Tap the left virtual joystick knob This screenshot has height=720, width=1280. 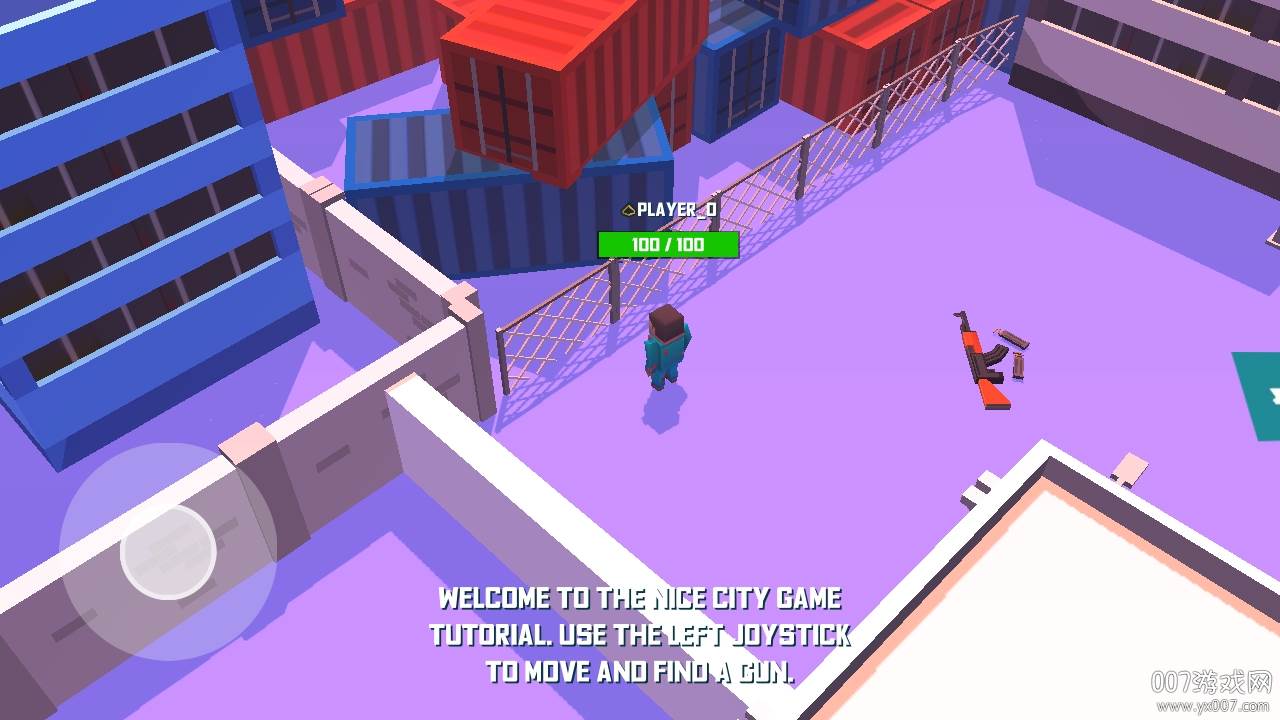168,552
